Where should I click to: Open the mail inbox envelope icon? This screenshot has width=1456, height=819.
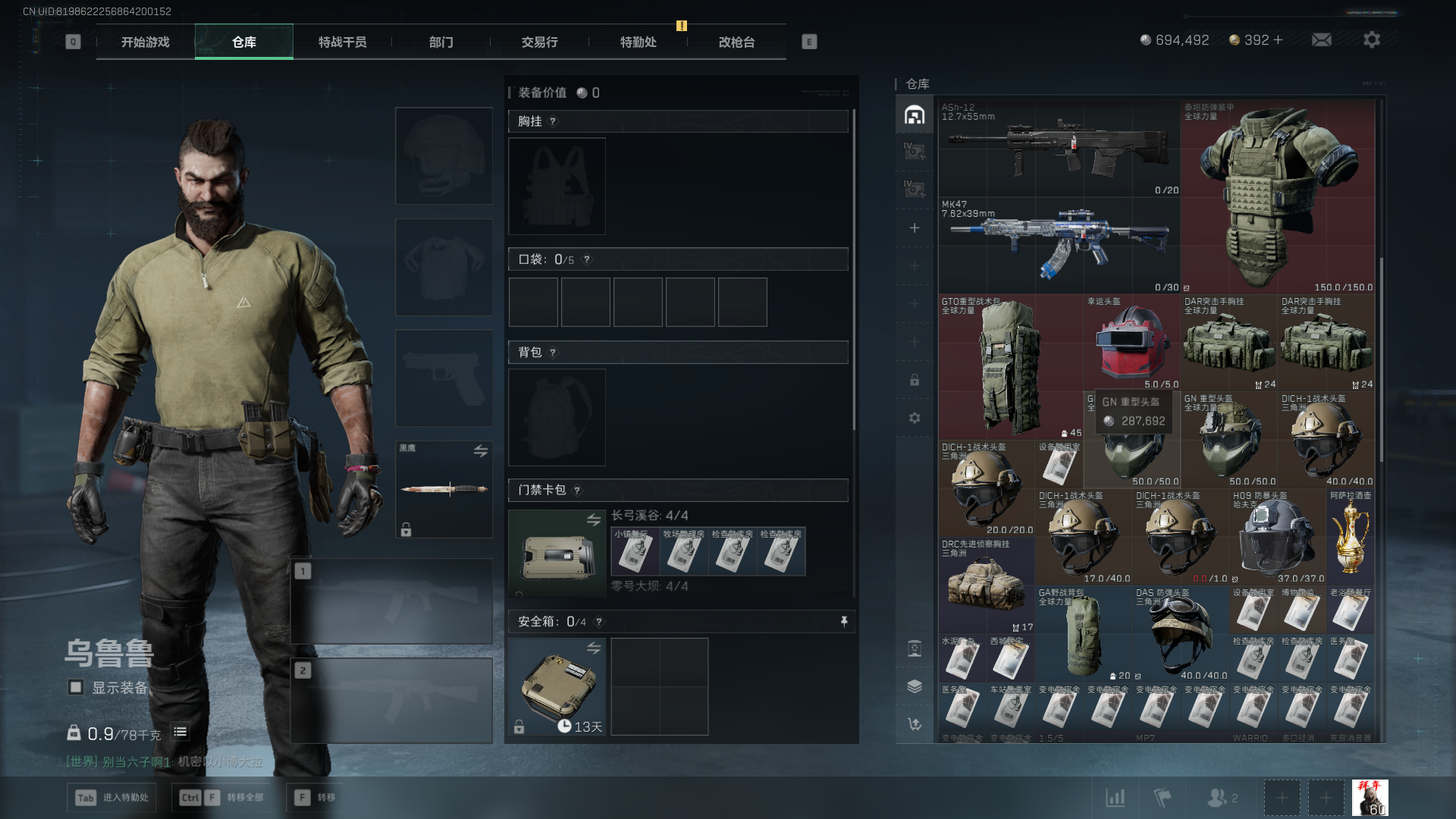(1322, 40)
